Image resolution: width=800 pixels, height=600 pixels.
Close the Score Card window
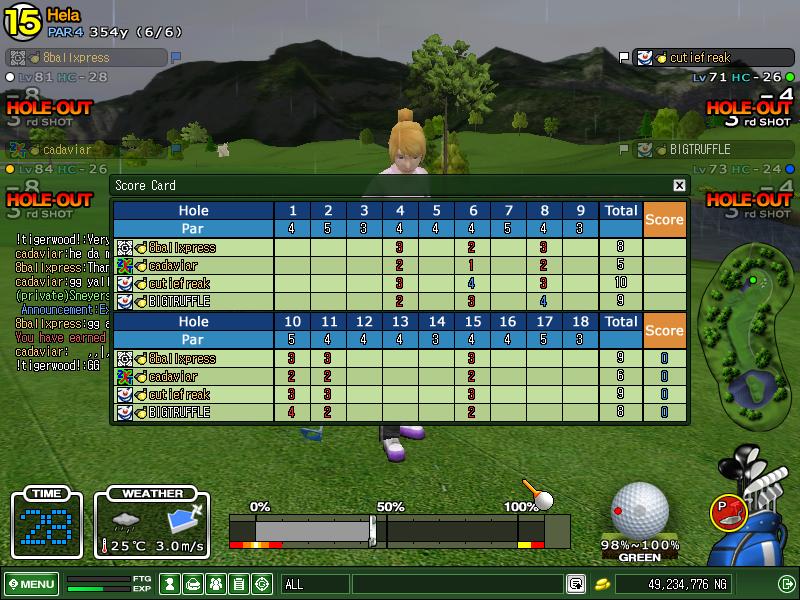(679, 185)
